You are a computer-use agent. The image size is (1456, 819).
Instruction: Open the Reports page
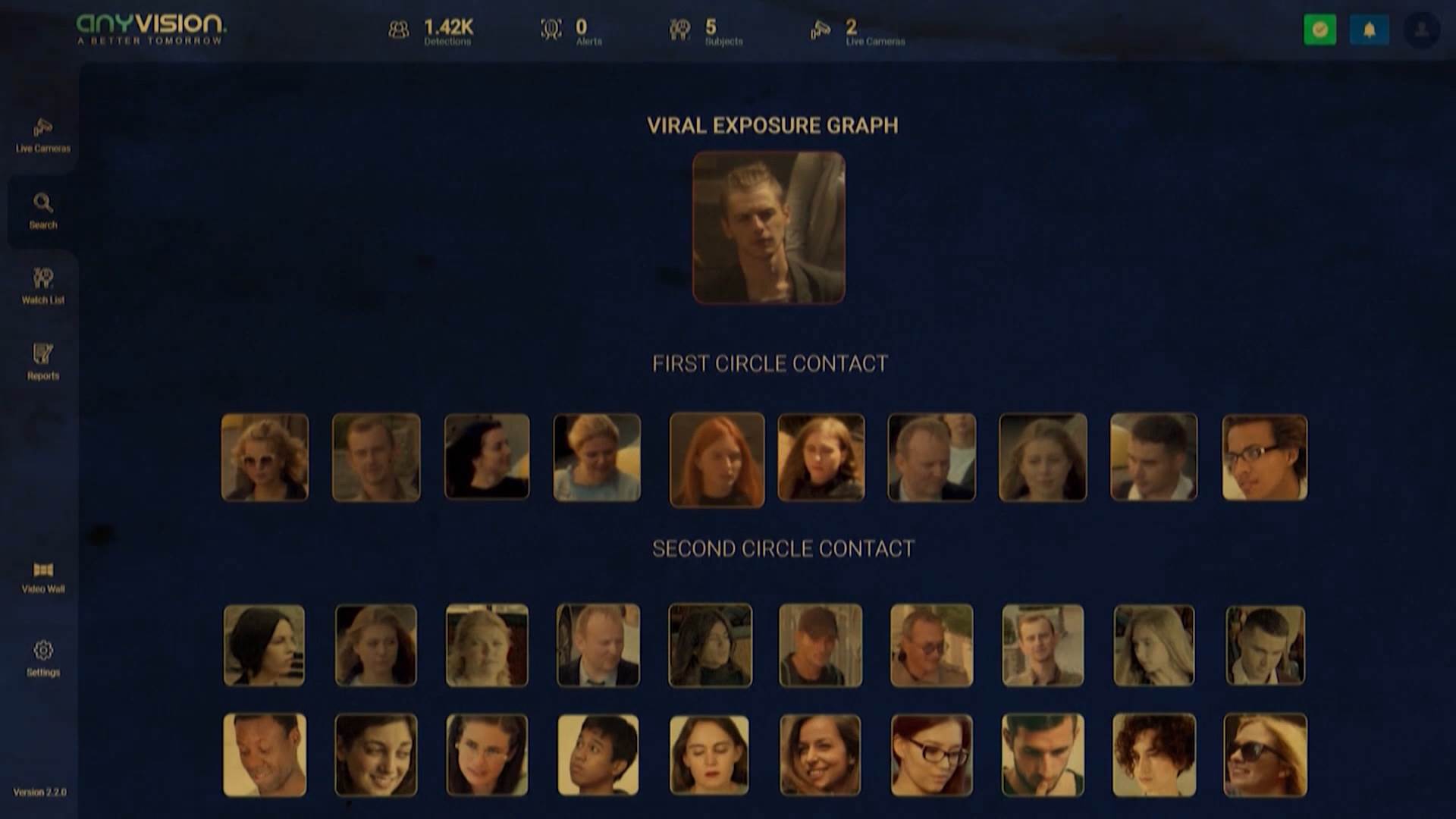tap(43, 362)
